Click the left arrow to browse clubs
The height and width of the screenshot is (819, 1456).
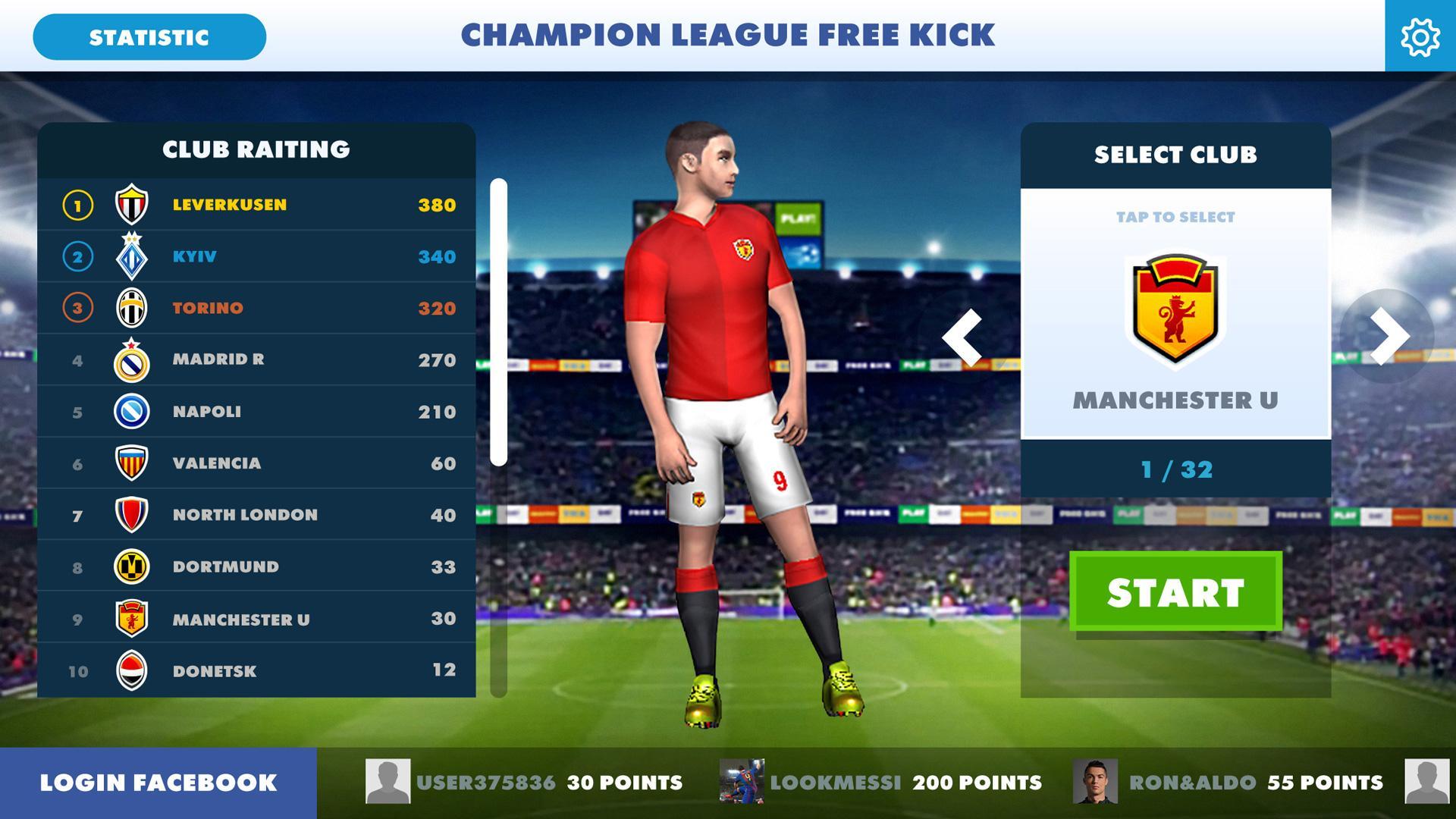(x=964, y=339)
